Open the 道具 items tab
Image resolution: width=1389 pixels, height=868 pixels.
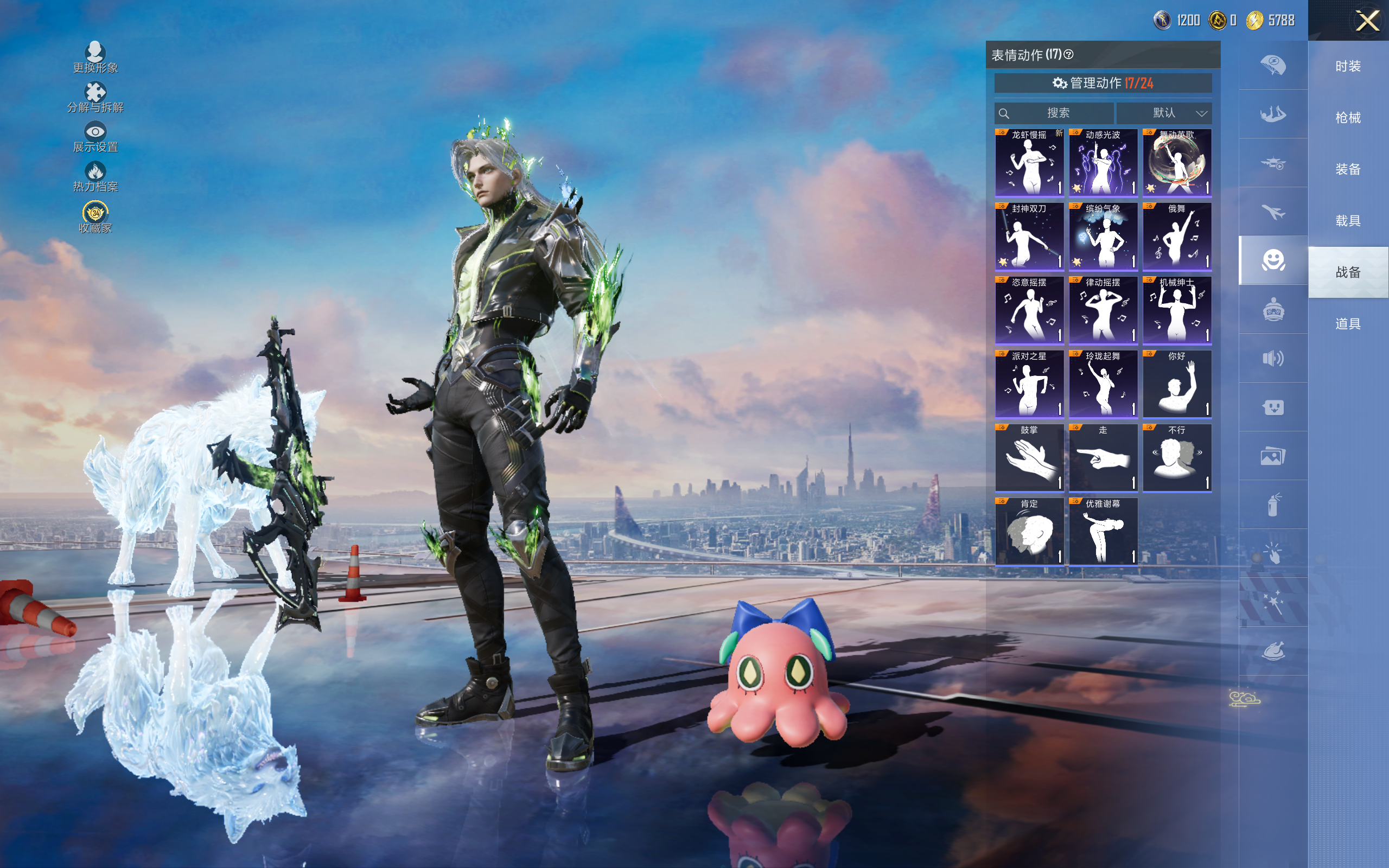(1348, 324)
